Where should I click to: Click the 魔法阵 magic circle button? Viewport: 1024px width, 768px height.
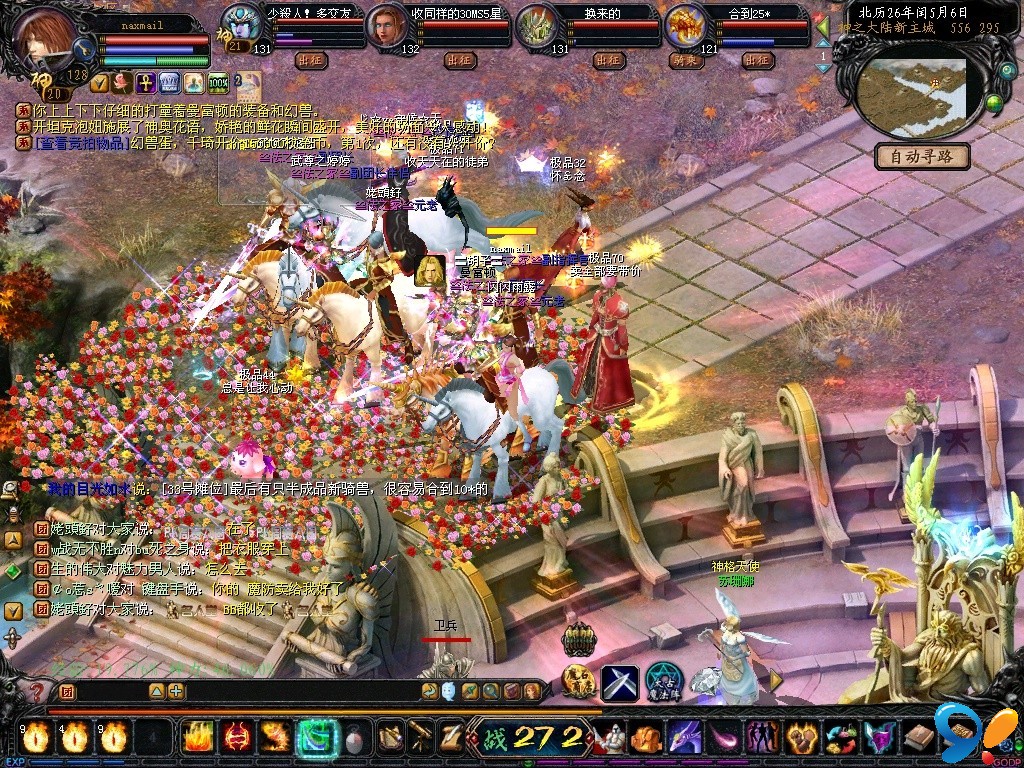(x=663, y=682)
